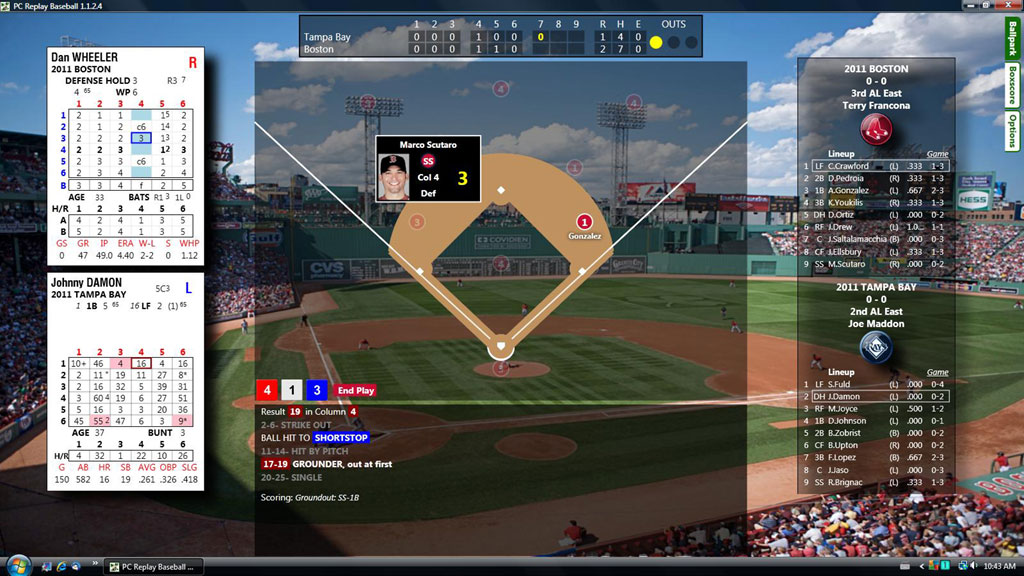The image size is (1024, 576).
Task: Open the Options side tab
Action: point(1011,131)
